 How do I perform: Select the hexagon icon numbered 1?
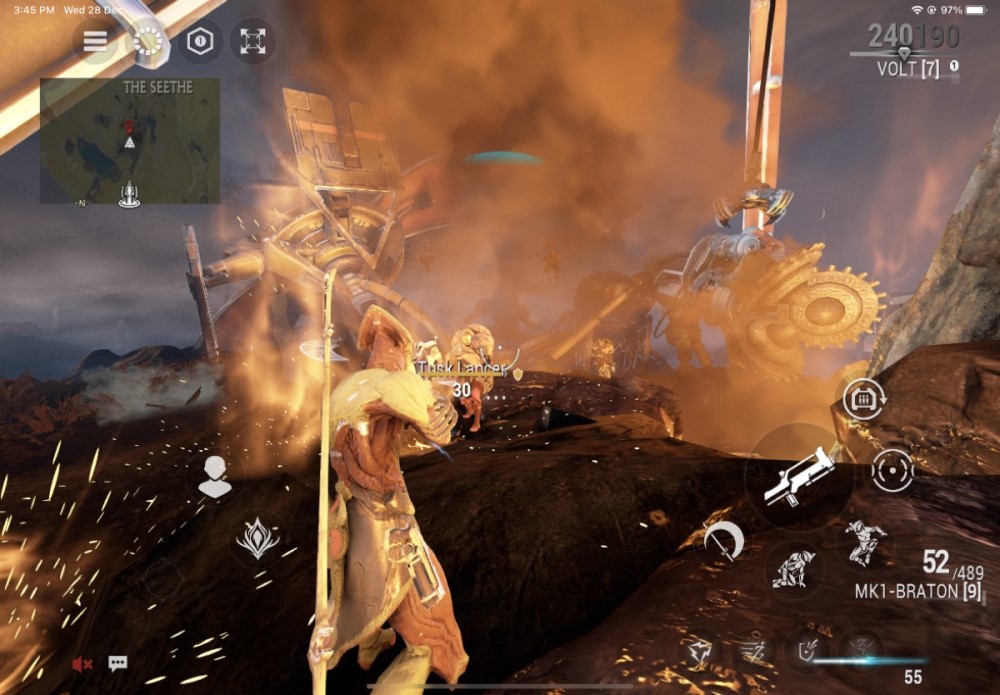[x=201, y=41]
